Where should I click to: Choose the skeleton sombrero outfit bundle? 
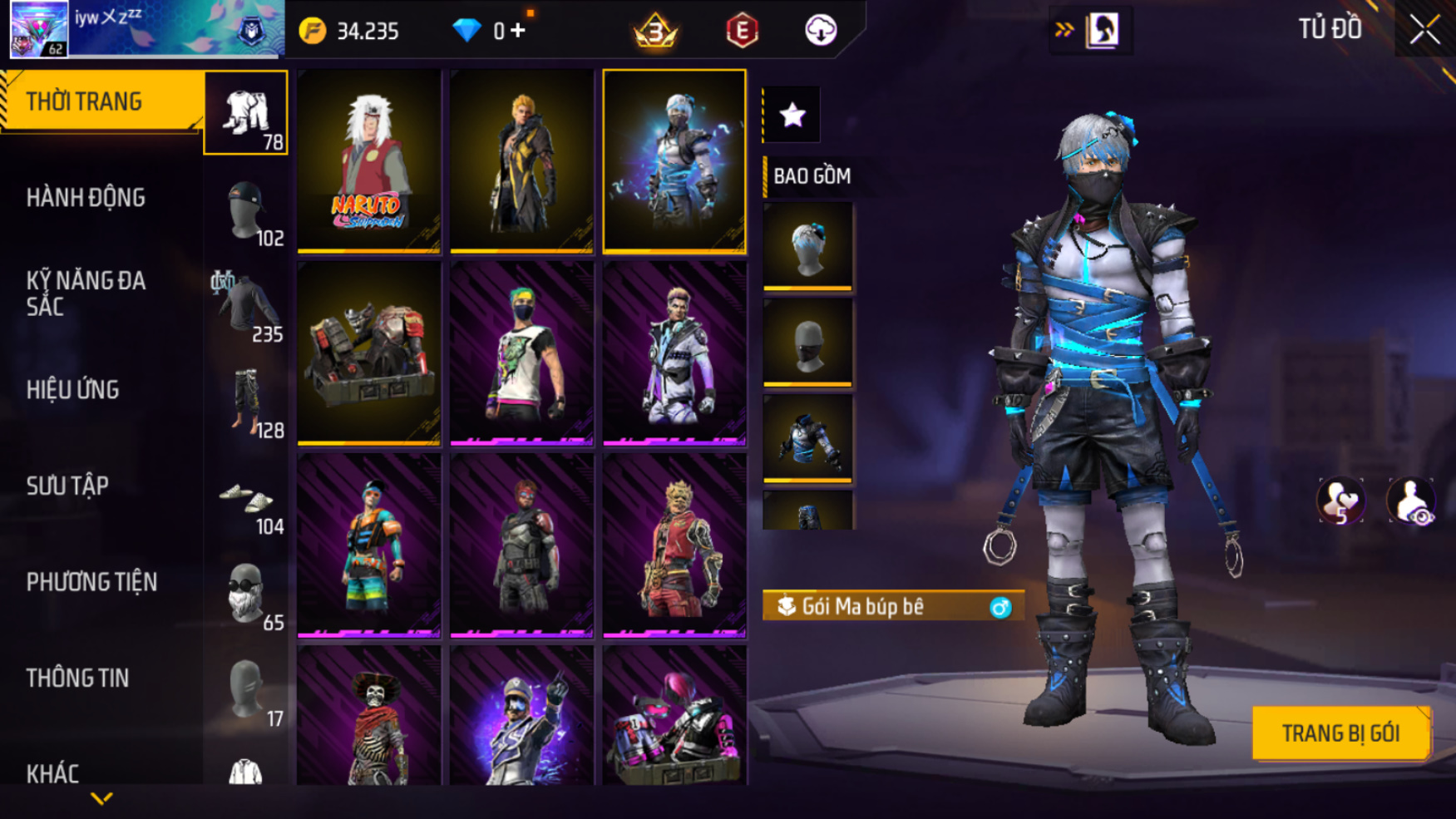click(369, 717)
